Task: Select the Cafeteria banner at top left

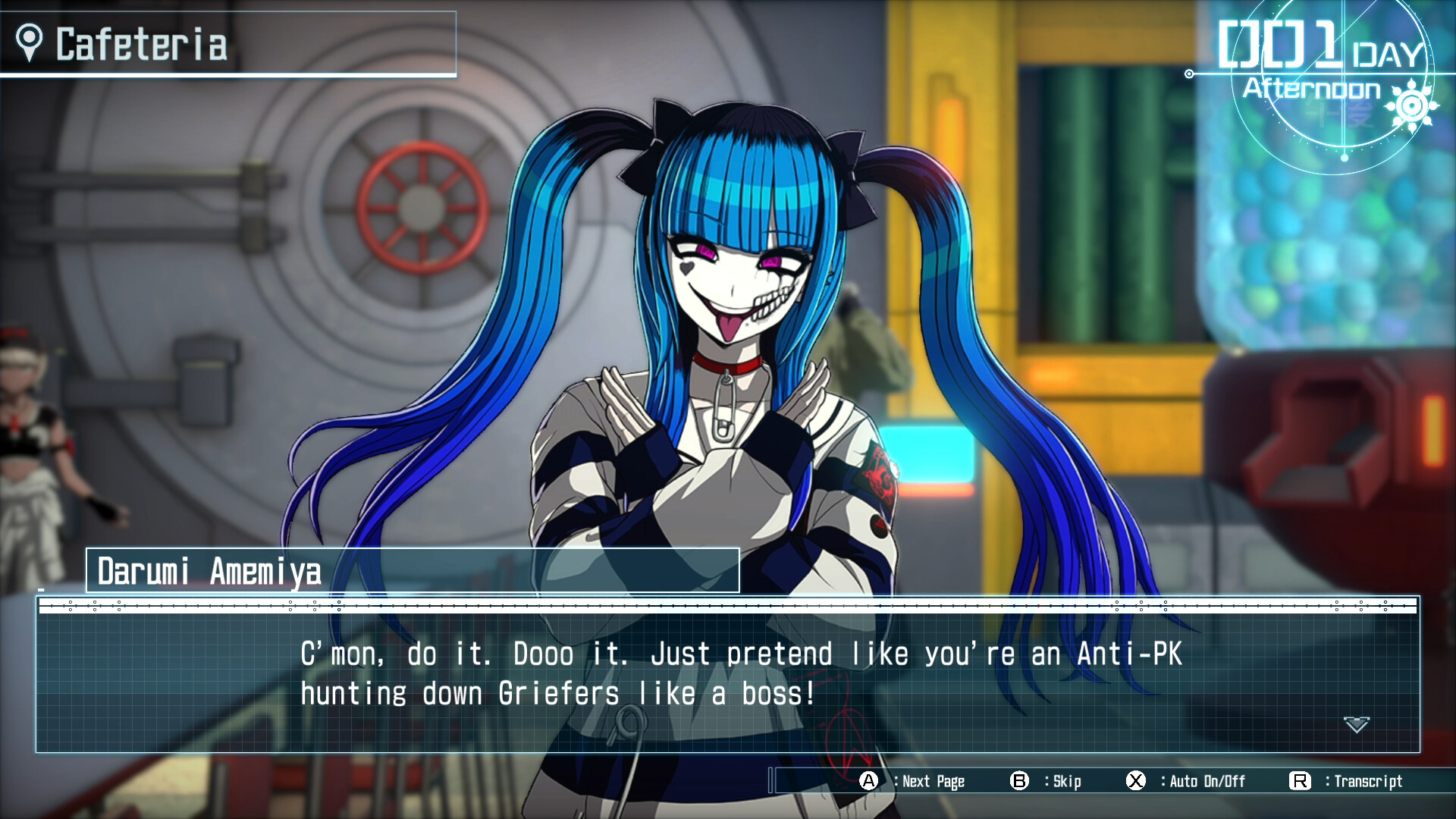Action: coord(227,43)
